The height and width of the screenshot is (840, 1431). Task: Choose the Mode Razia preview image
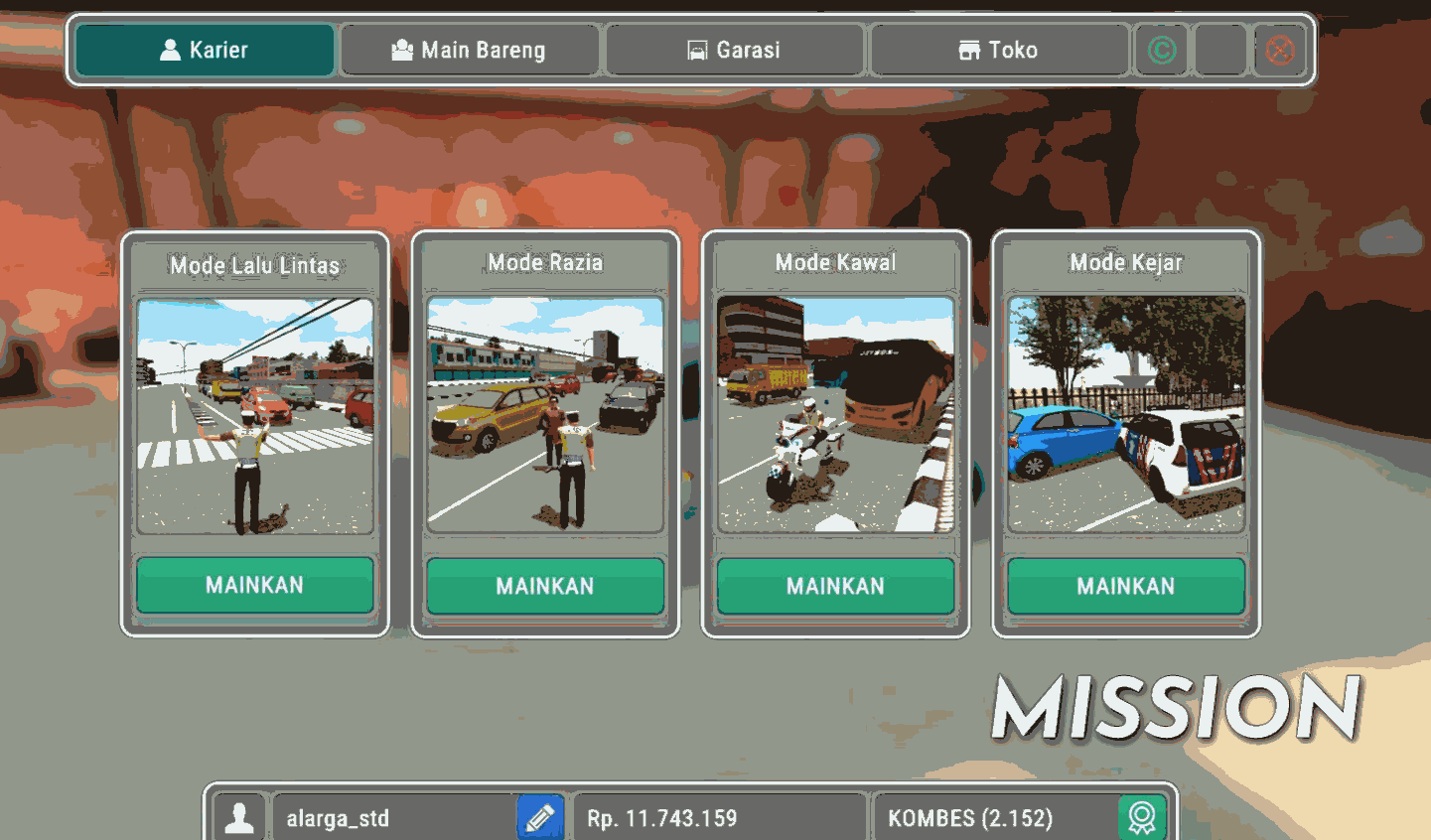(x=545, y=415)
